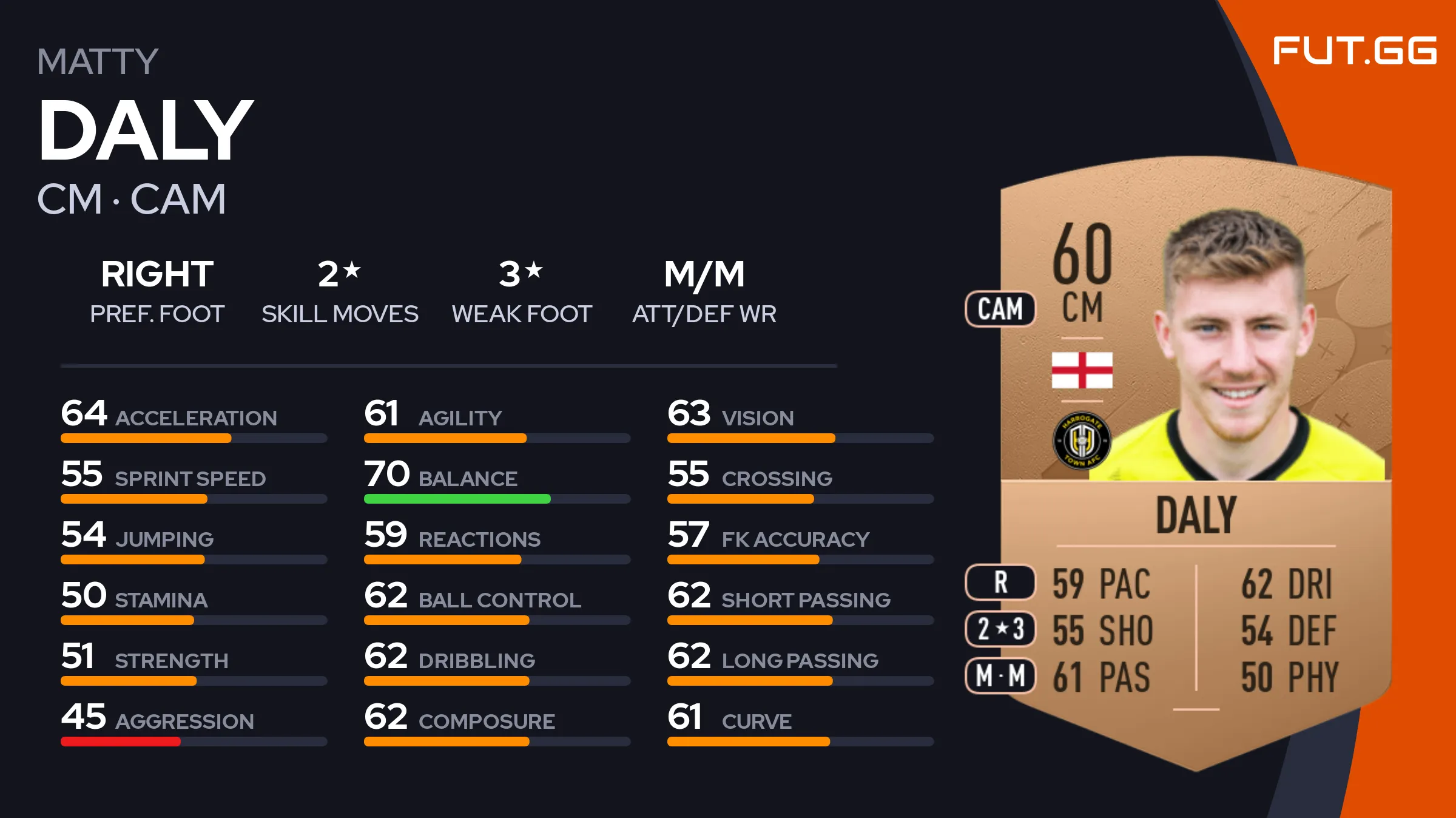This screenshot has height=818, width=1456.
Task: Select the Daly bronze player card
Action: click(x=1195, y=461)
